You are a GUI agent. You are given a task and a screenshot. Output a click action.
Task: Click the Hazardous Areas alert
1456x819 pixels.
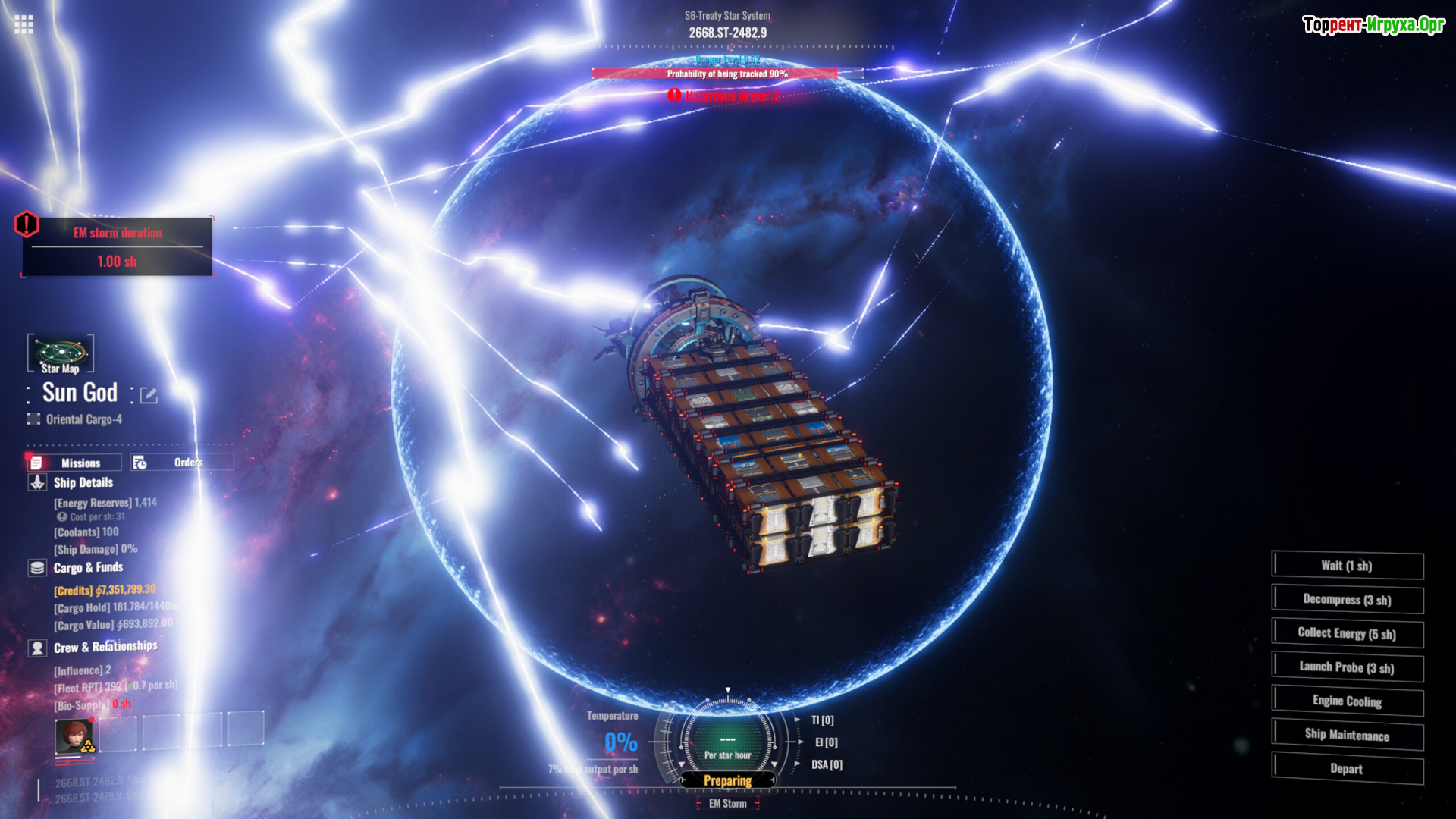724,96
